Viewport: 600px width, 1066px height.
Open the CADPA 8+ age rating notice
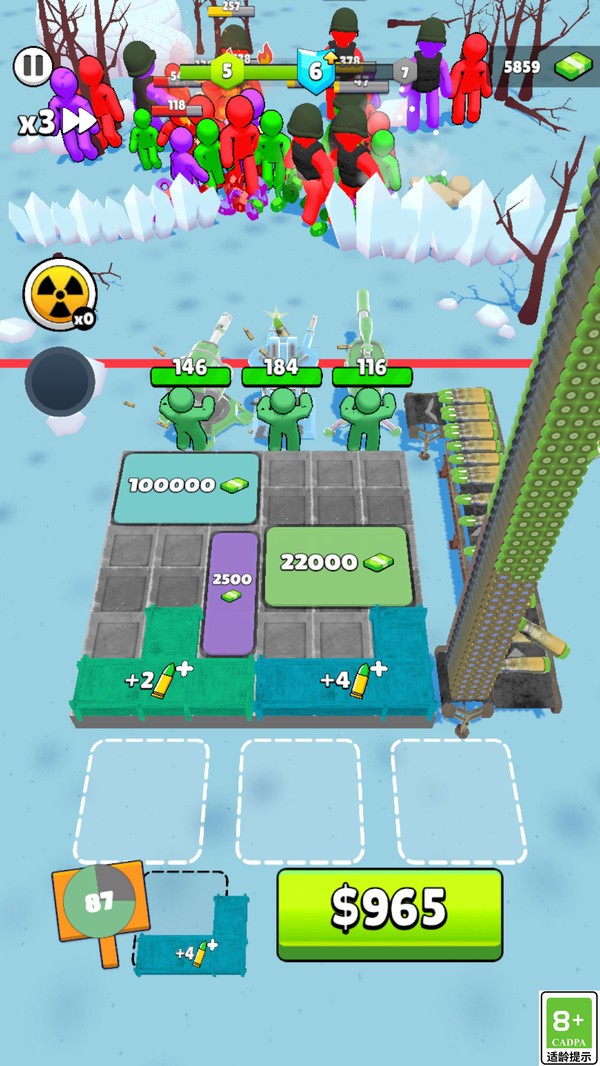coord(568,1027)
